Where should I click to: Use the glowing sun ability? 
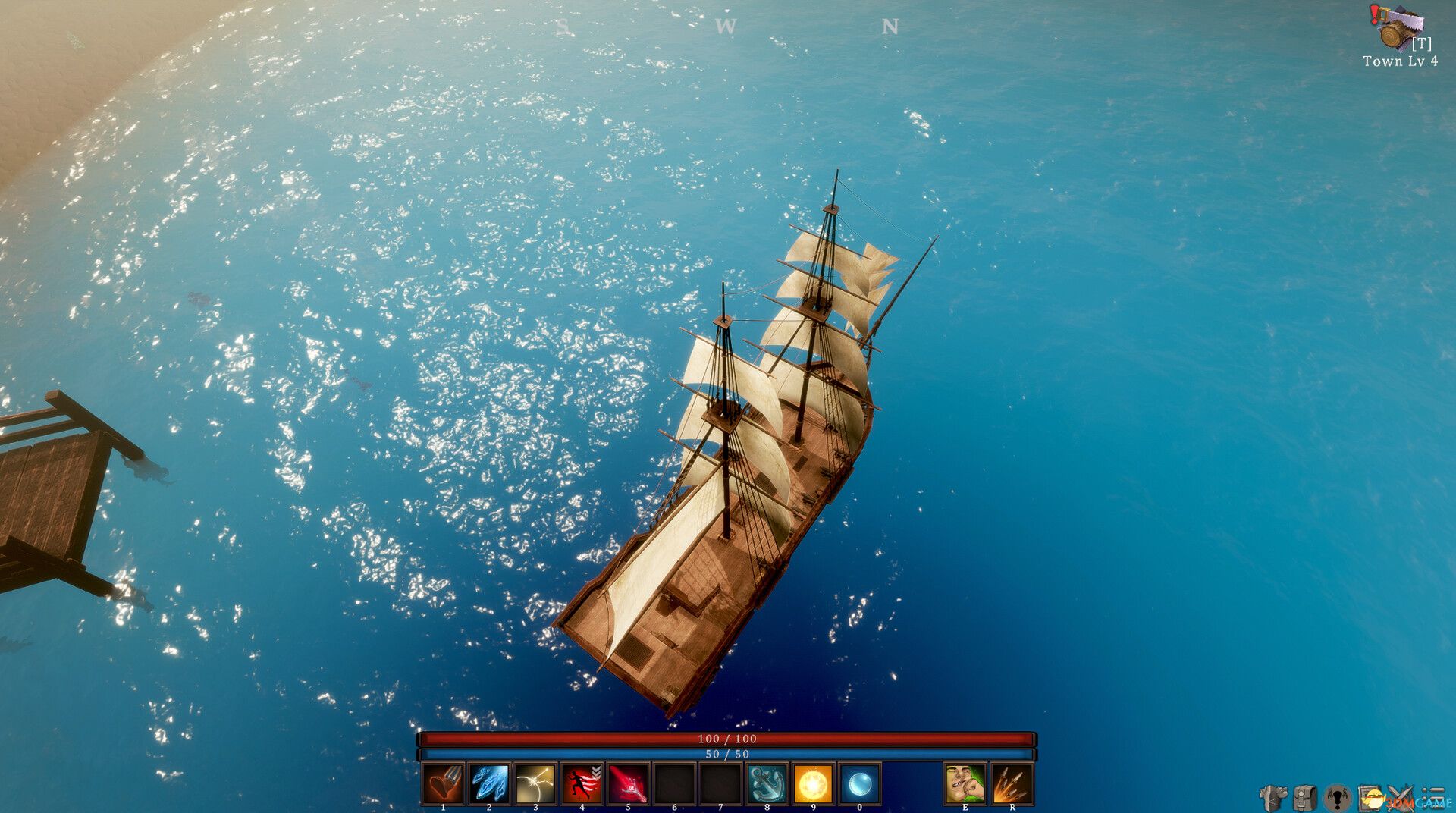pos(813,783)
